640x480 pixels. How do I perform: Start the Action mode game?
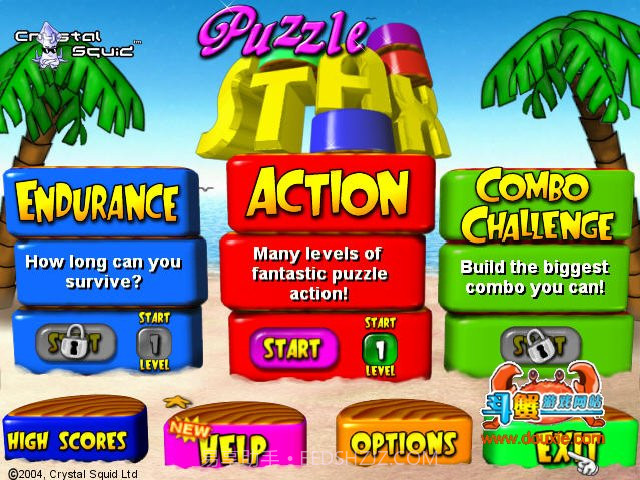[292, 349]
